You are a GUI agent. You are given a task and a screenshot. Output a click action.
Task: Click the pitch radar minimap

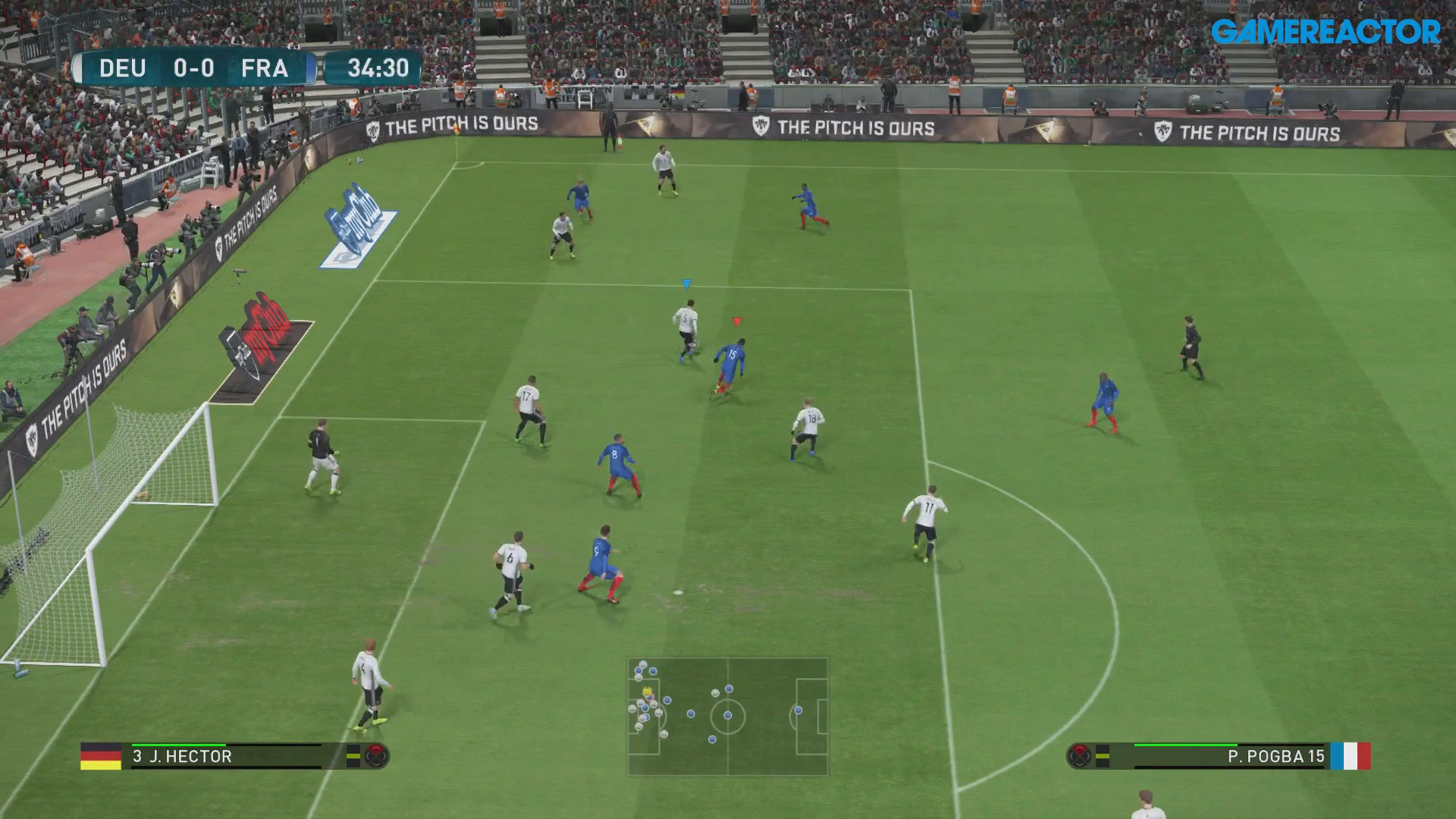click(727, 716)
